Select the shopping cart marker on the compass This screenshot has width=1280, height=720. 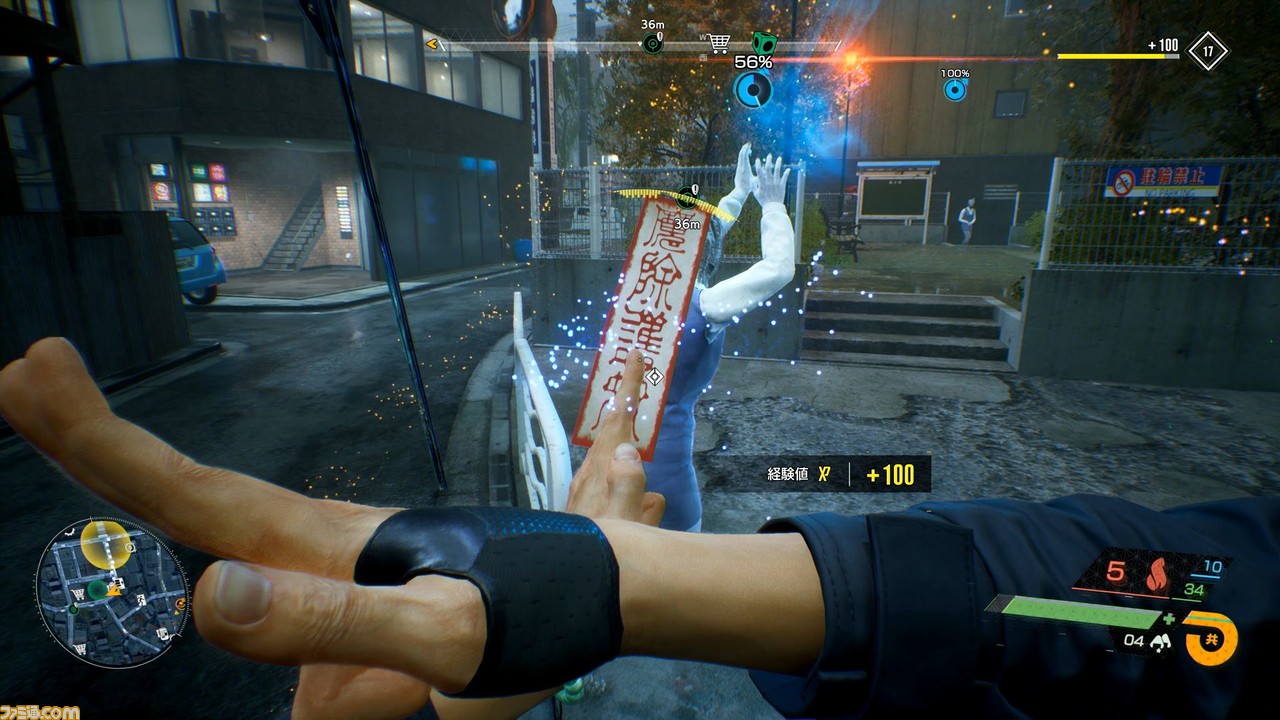718,43
